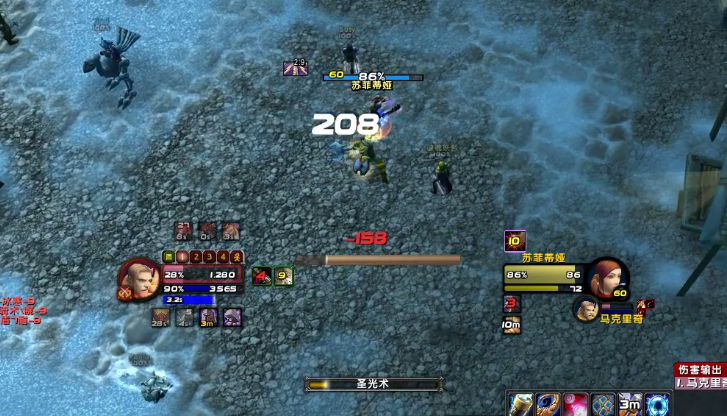Click the player buff icon showing 3m
This screenshot has height=416, width=727.
tap(209, 317)
